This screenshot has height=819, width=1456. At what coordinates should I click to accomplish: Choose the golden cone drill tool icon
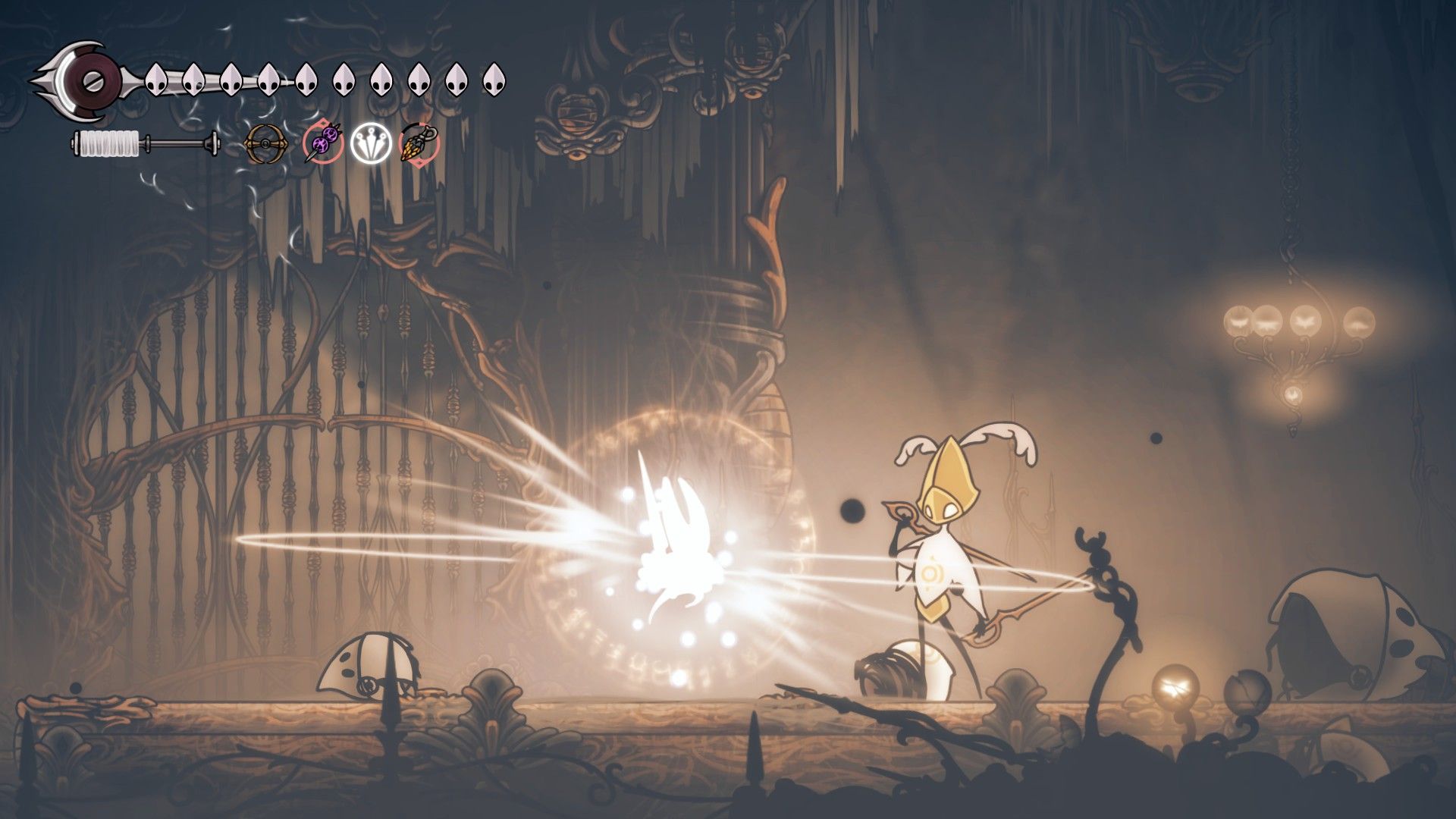(x=419, y=143)
